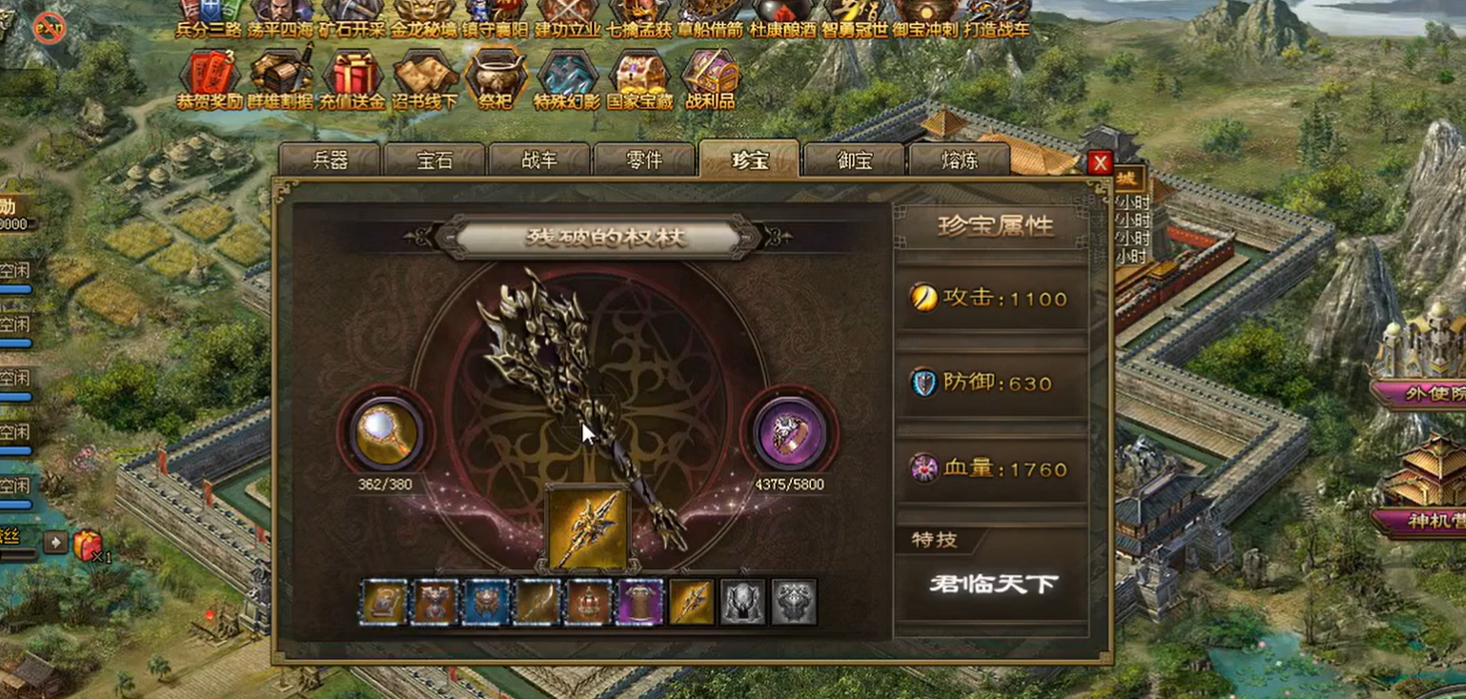This screenshot has height=699, width=1466.
Task: Open the 战利品 loot chest
Action: 710,78
